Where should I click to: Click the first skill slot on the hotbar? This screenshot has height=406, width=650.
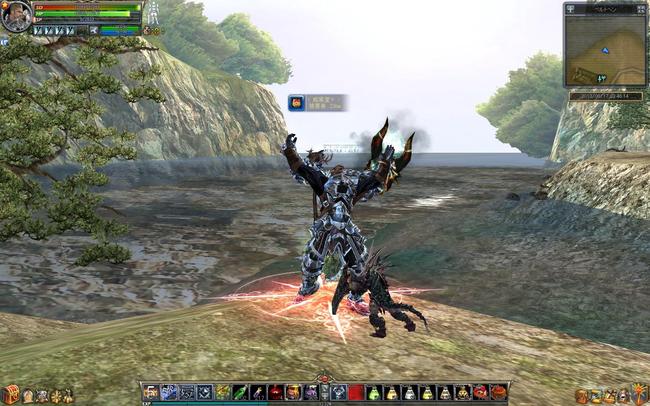(x=151, y=393)
